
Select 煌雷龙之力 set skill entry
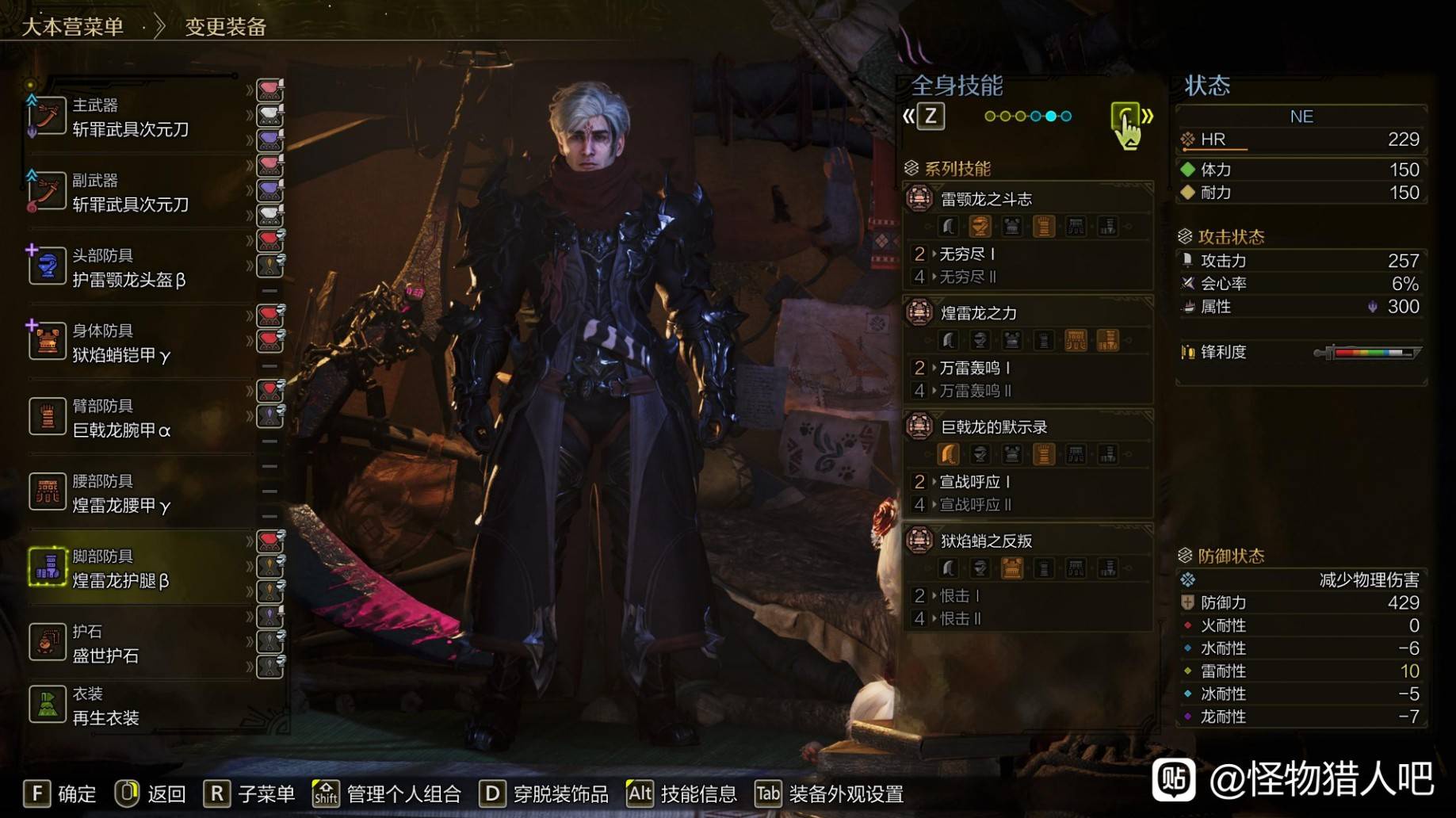click(978, 313)
